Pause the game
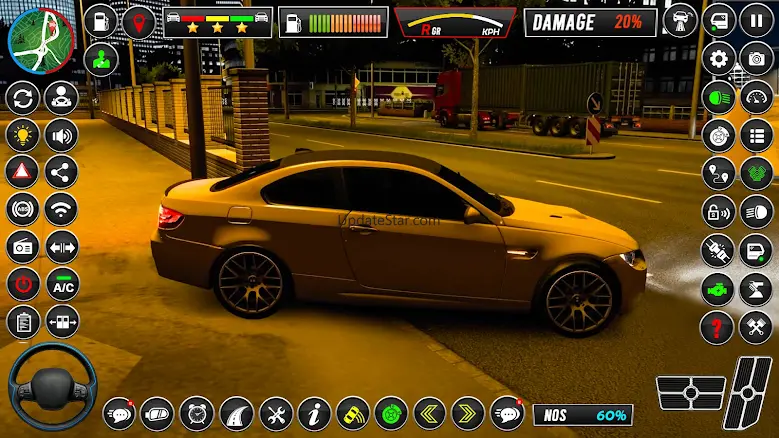Viewport: 779px width, 438px height. point(756,20)
